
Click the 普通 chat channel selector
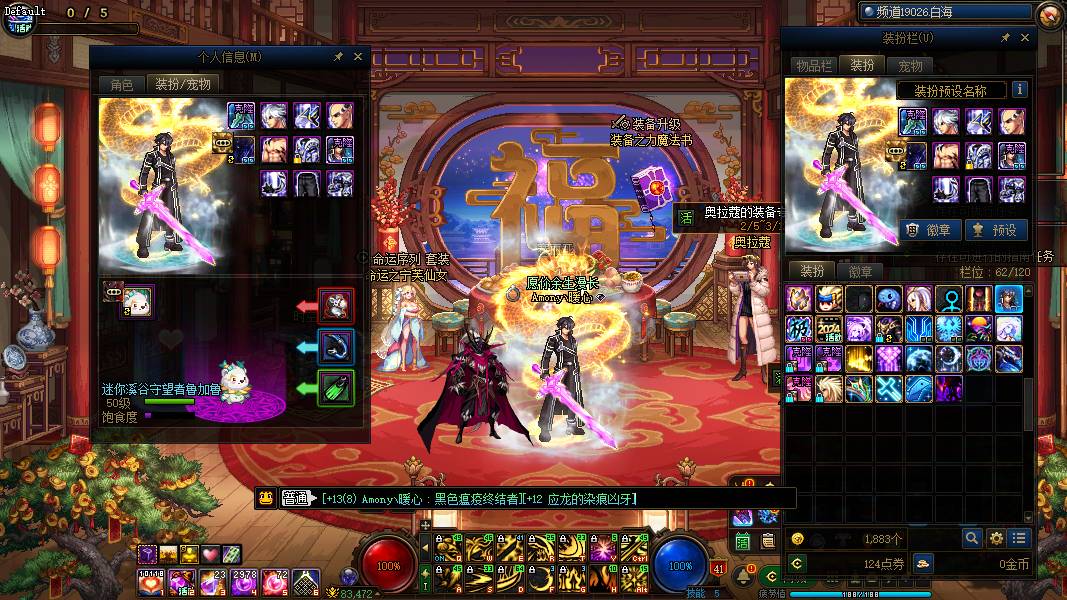point(295,498)
